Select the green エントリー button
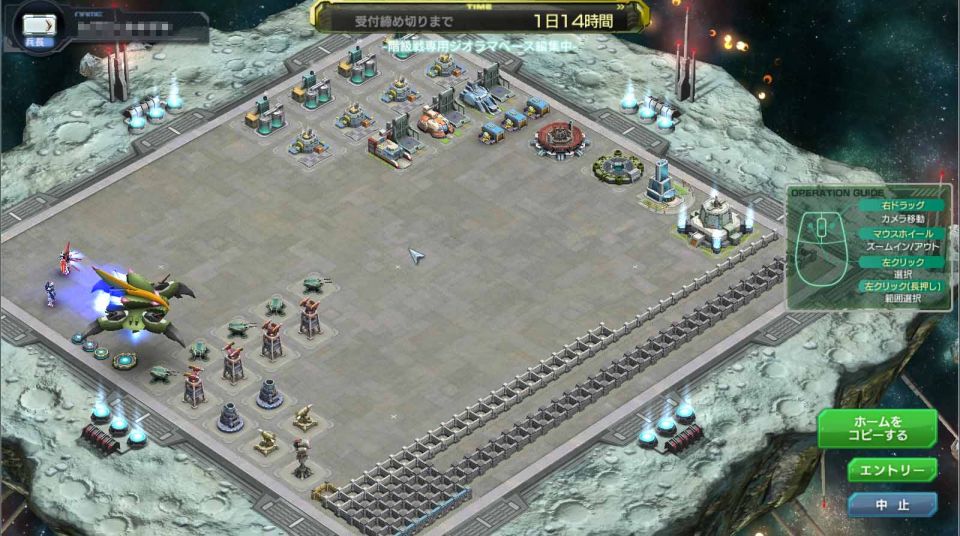This screenshot has width=960, height=536. [892, 470]
